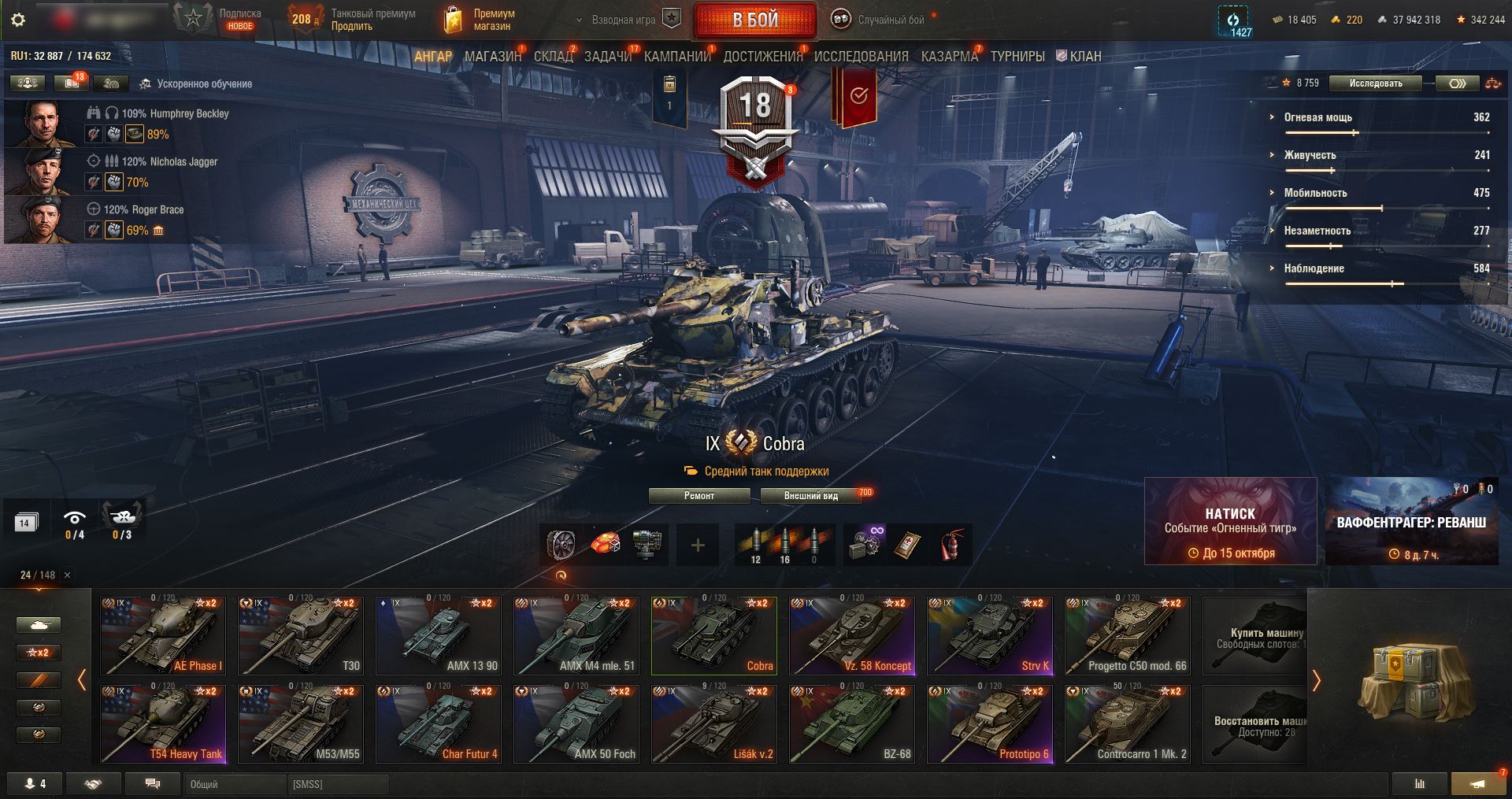This screenshot has width=1512, height=799.
Task: Select the AMX 50 Foch tank
Action: [x=576, y=724]
